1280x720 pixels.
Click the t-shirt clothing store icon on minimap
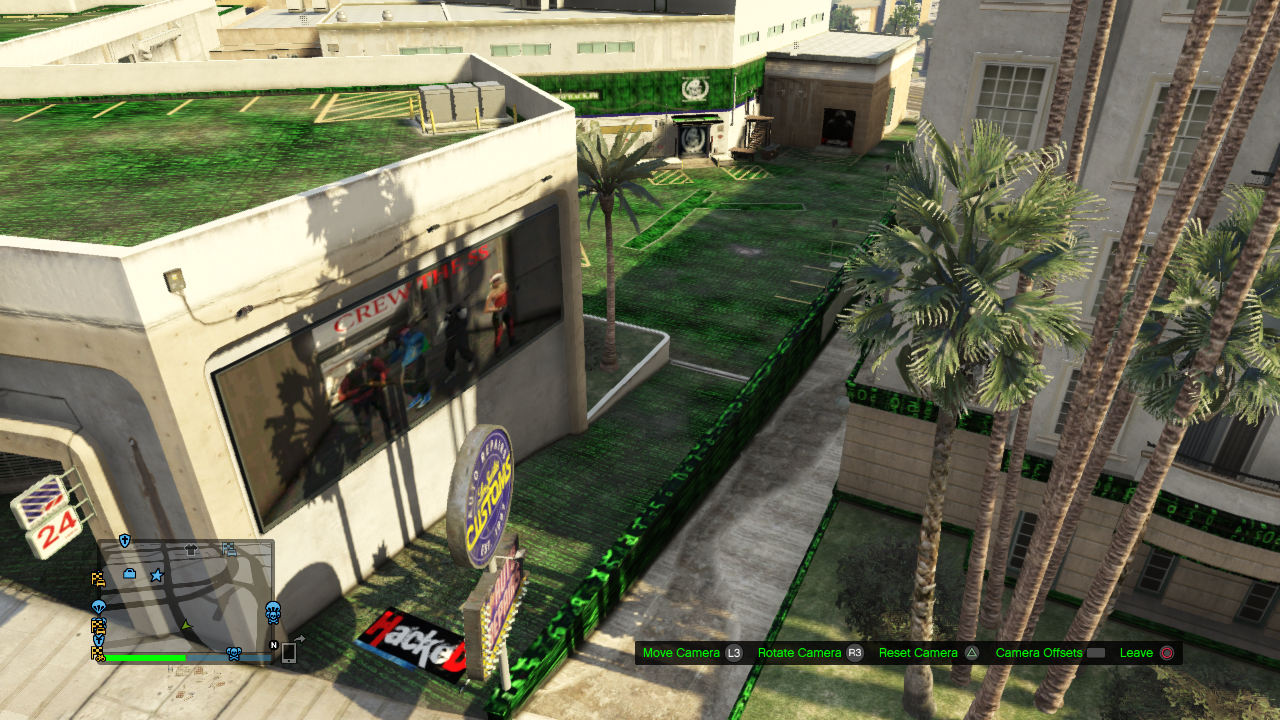(x=190, y=550)
